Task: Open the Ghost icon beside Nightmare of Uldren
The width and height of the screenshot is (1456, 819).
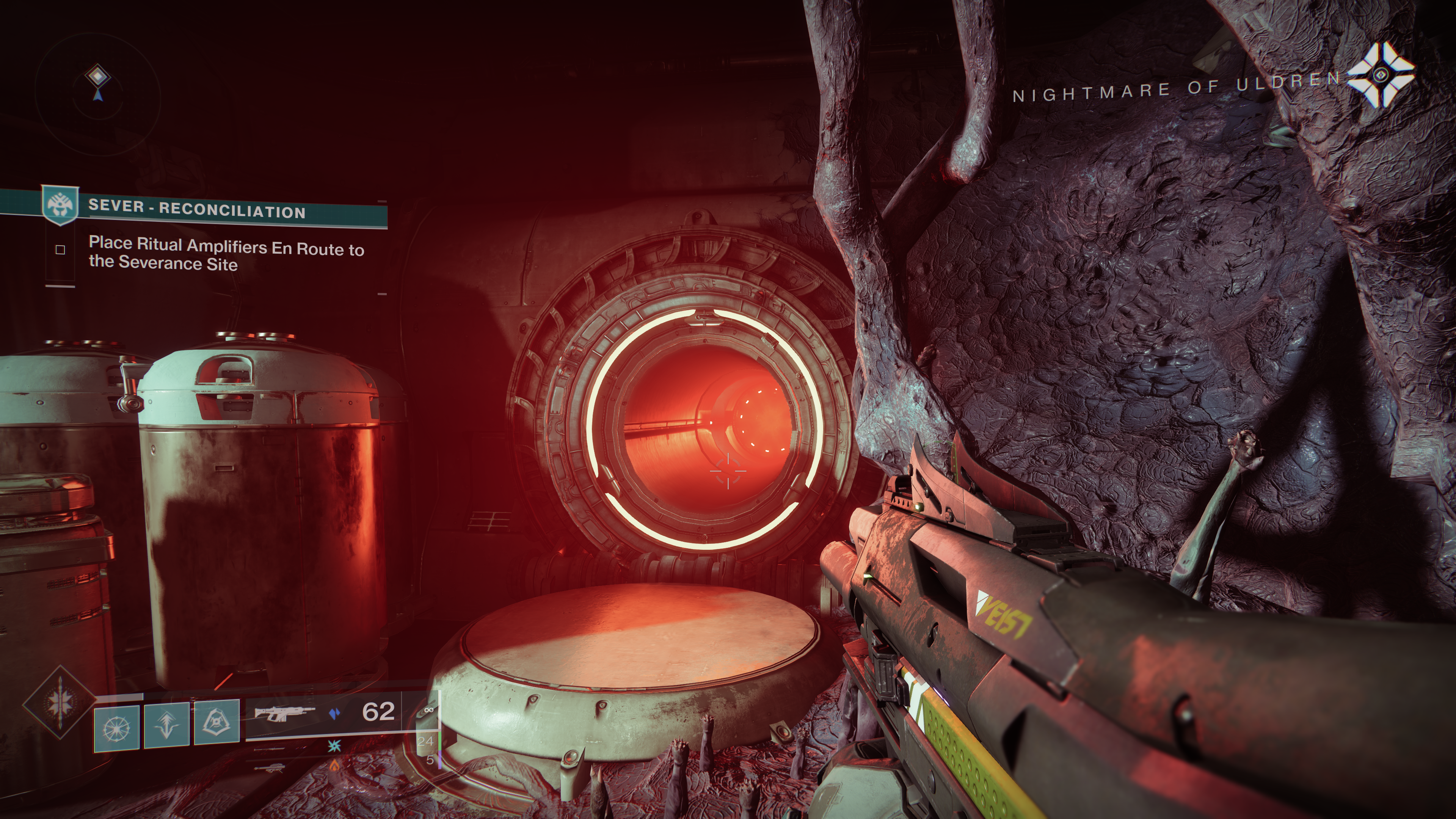Action: point(1381,75)
